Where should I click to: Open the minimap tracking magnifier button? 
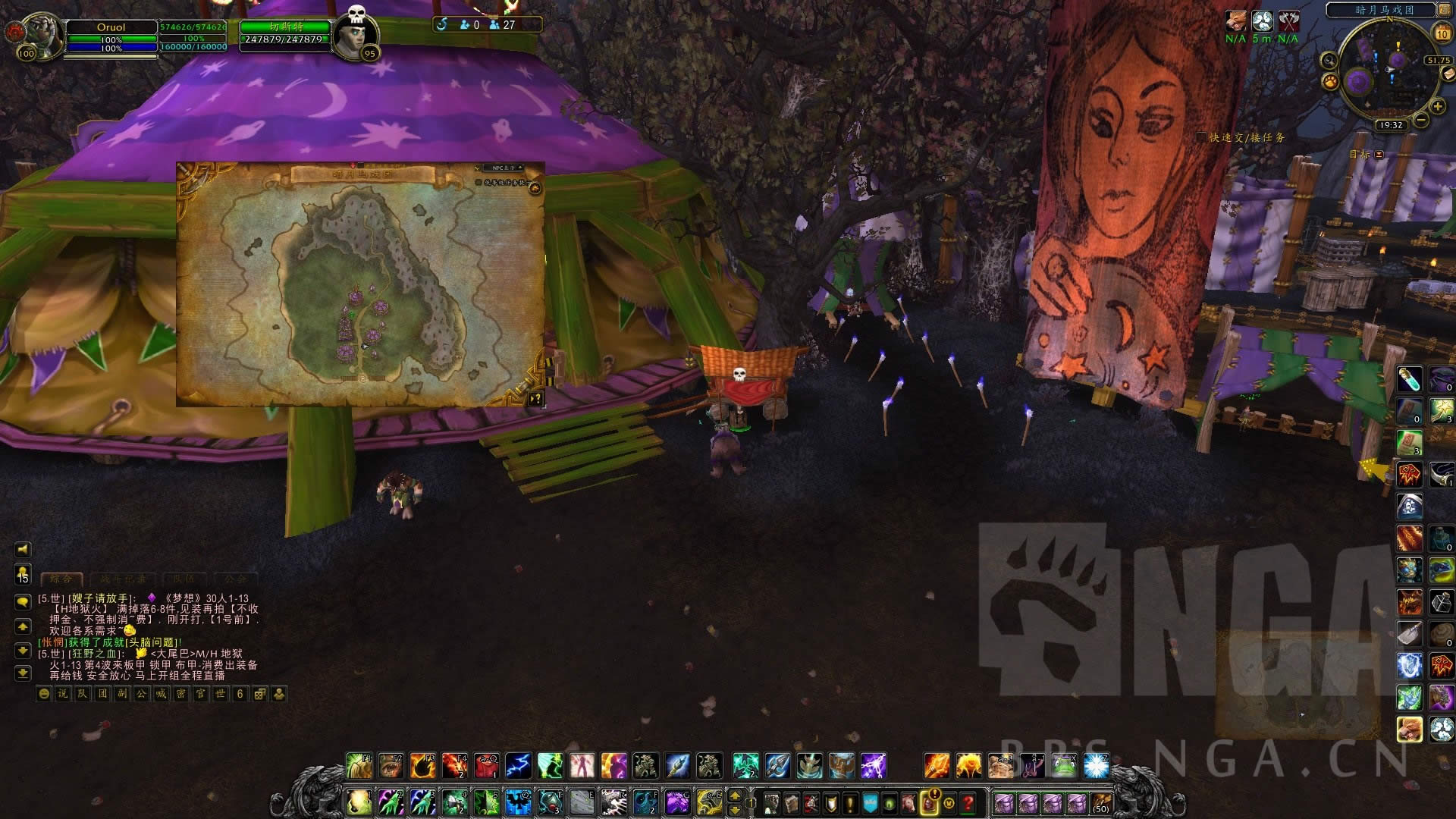[1329, 61]
